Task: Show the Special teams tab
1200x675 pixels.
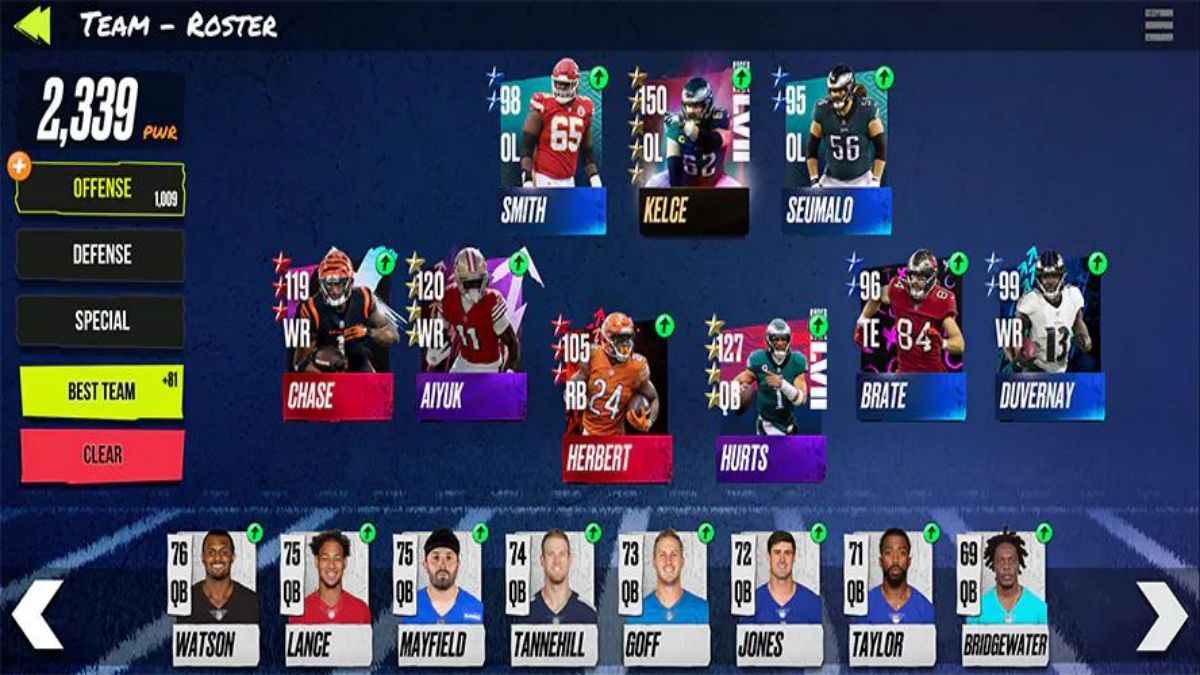Action: pyautogui.click(x=100, y=321)
